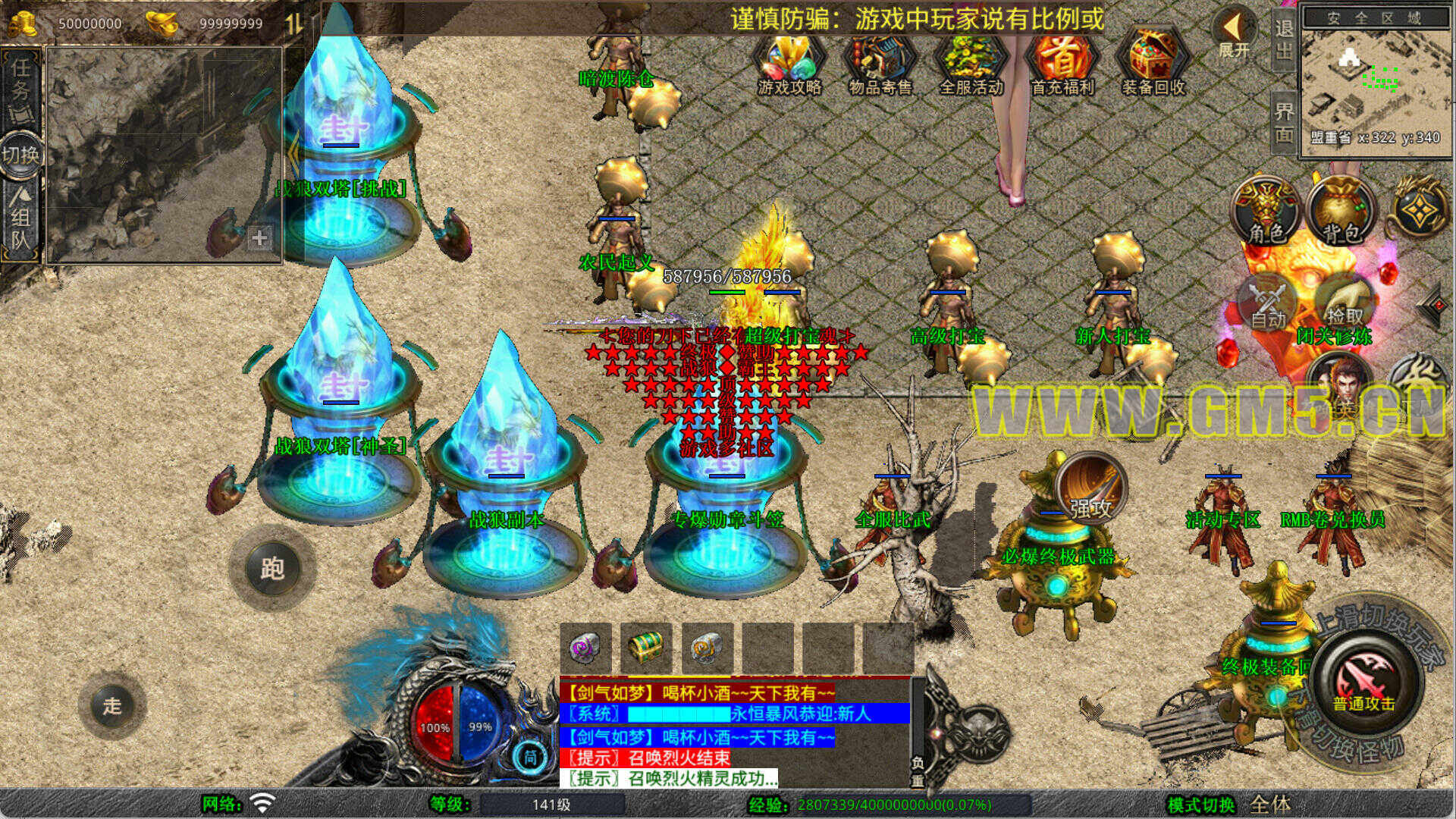Activate the 强攻 strong attack skill
The image size is (1456, 819).
(1090, 489)
